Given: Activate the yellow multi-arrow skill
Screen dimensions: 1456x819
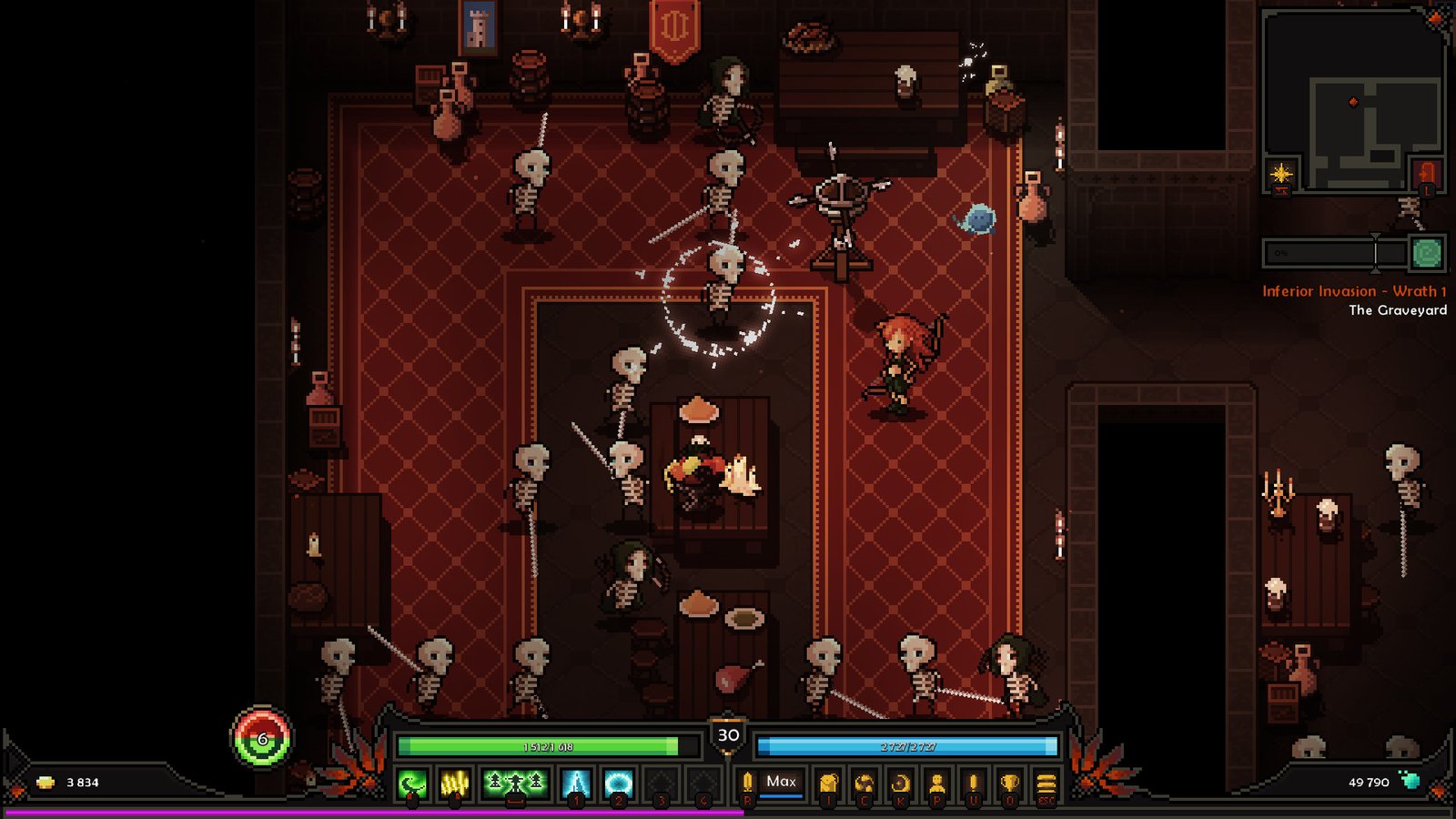Looking at the screenshot, I should (x=455, y=784).
